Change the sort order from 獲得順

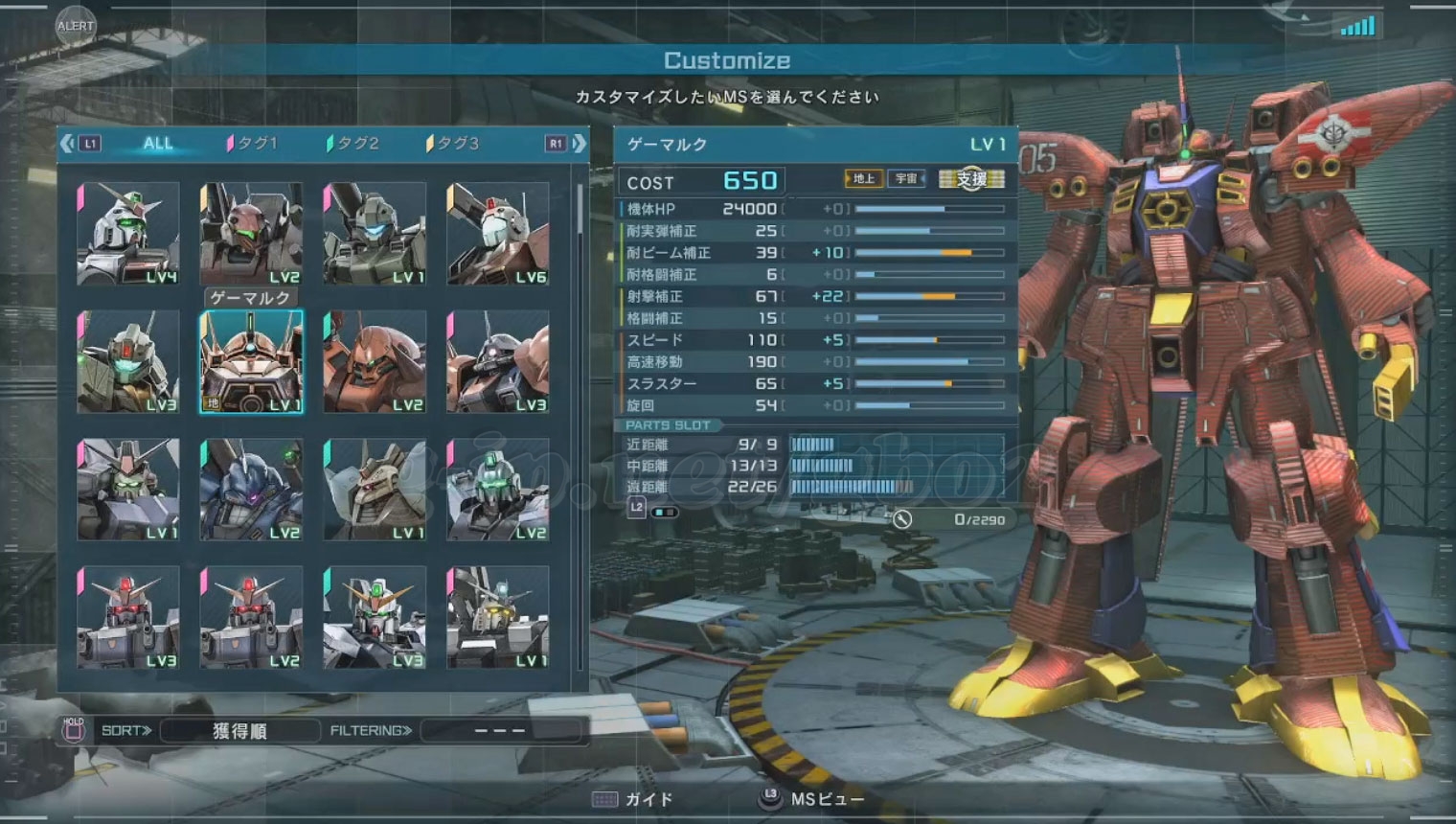coord(239,731)
